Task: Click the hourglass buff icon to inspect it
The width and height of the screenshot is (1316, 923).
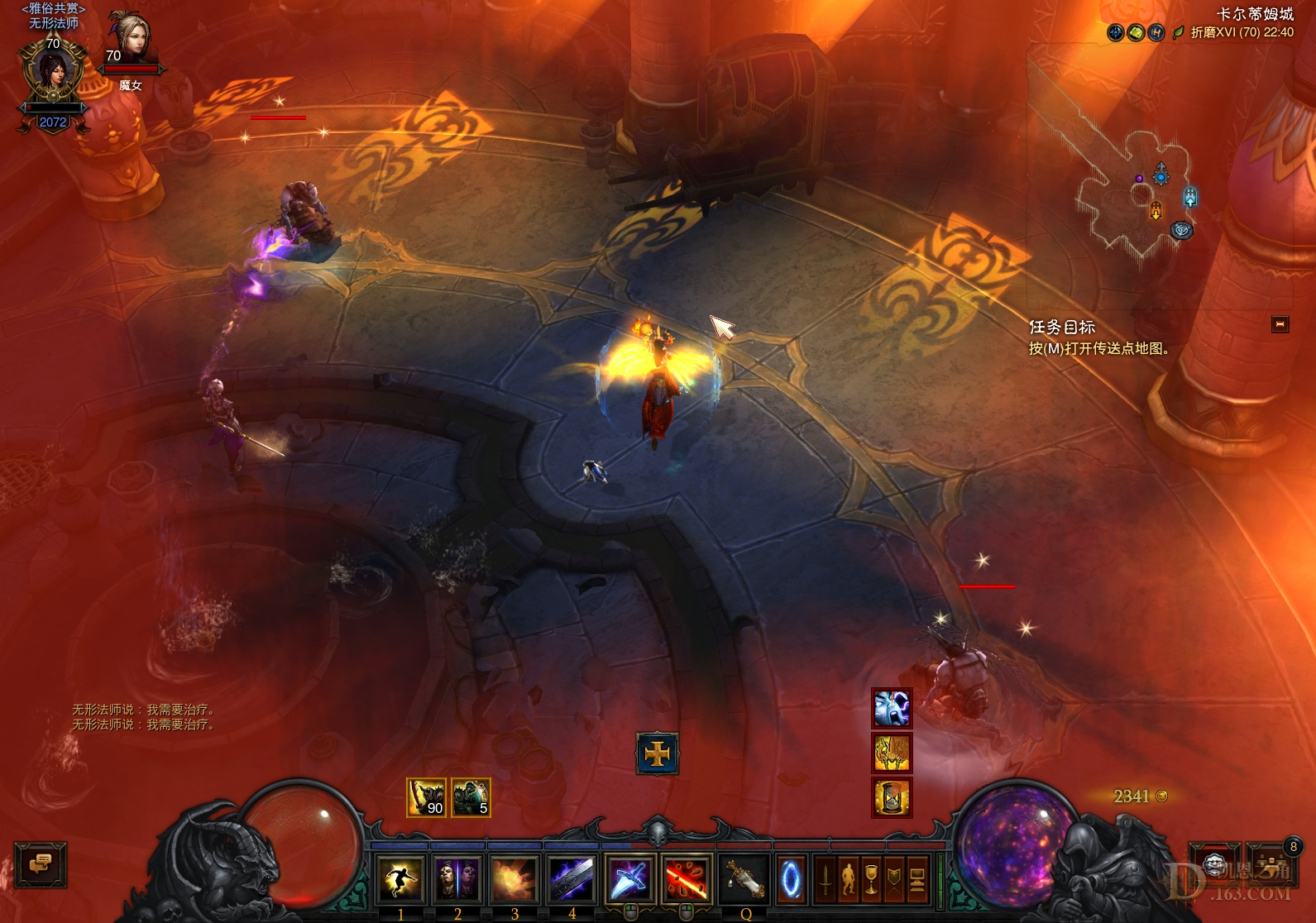Action: pyautogui.click(x=891, y=796)
